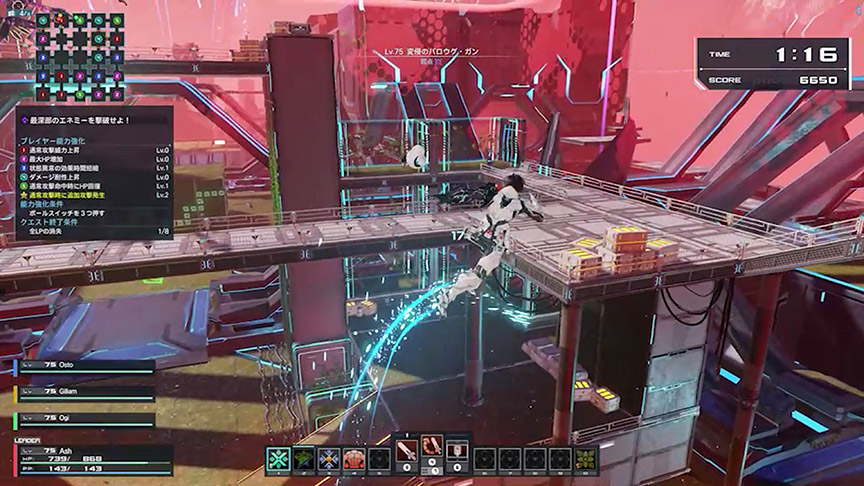Screen dimensions: 864x486
Task: Select the teal cross skill hotbar slot
Action: point(278,459)
